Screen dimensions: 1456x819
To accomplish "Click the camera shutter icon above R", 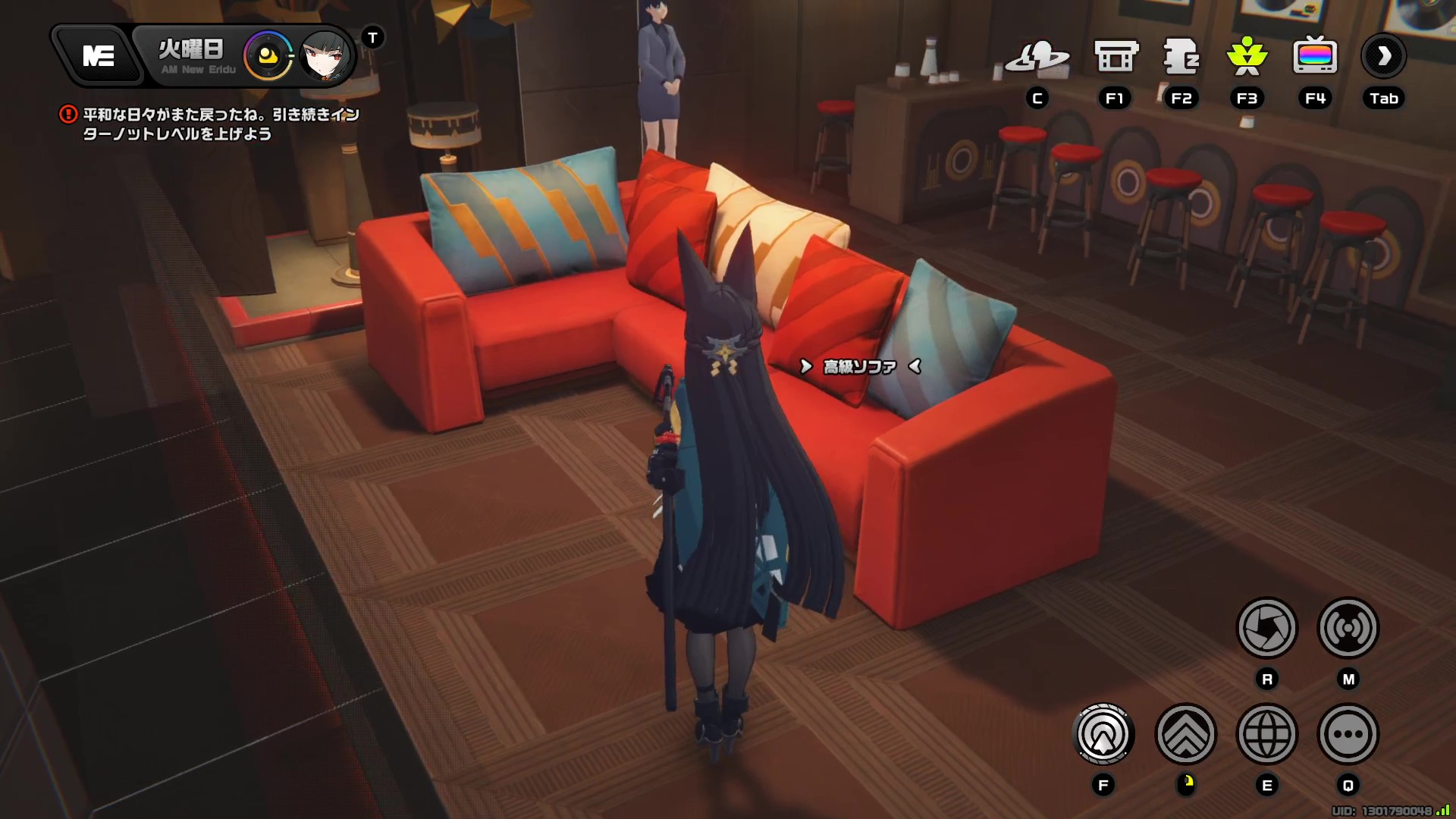I will point(1266,629).
